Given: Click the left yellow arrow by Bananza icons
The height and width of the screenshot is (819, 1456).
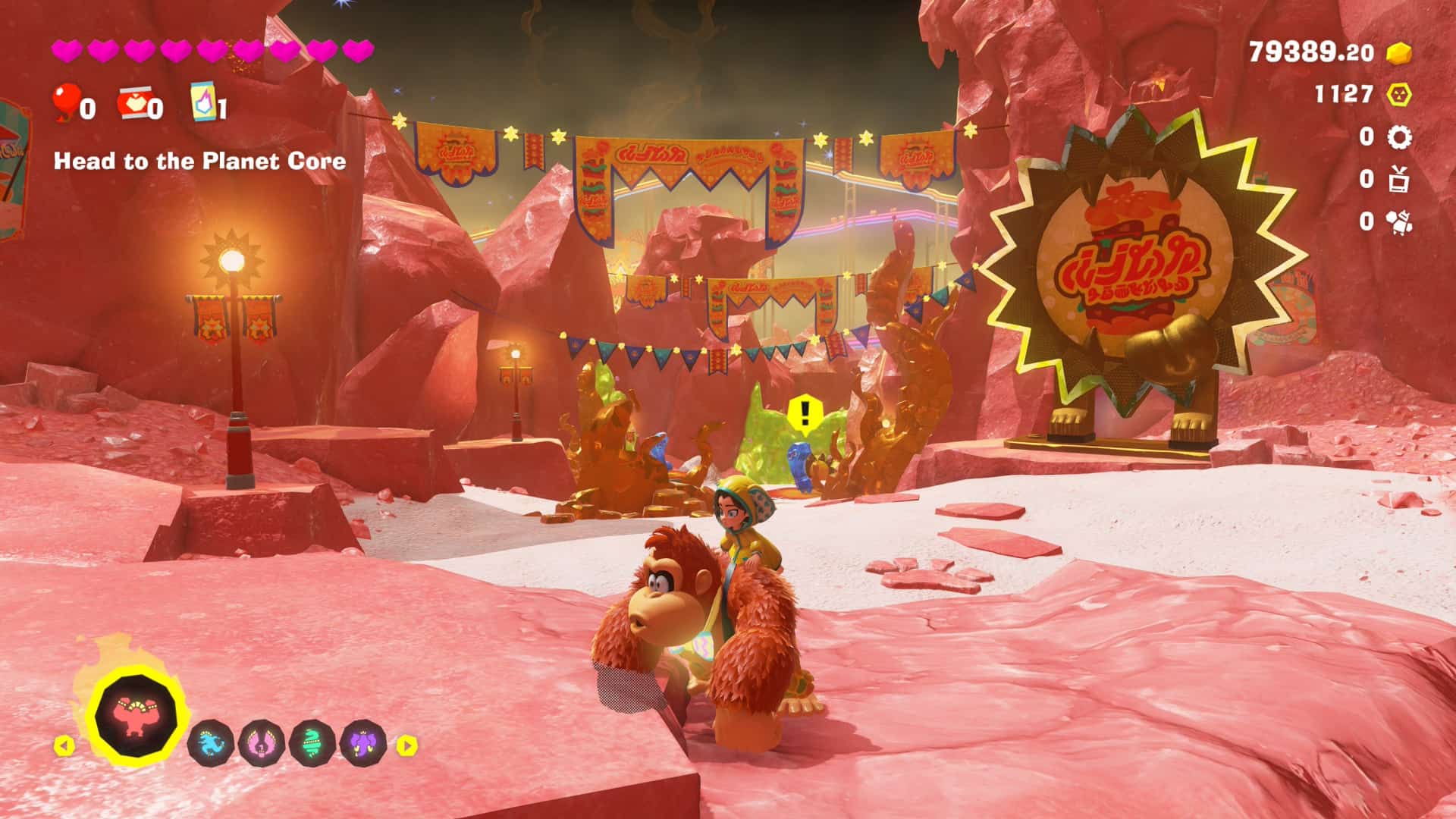Looking at the screenshot, I should [64, 745].
